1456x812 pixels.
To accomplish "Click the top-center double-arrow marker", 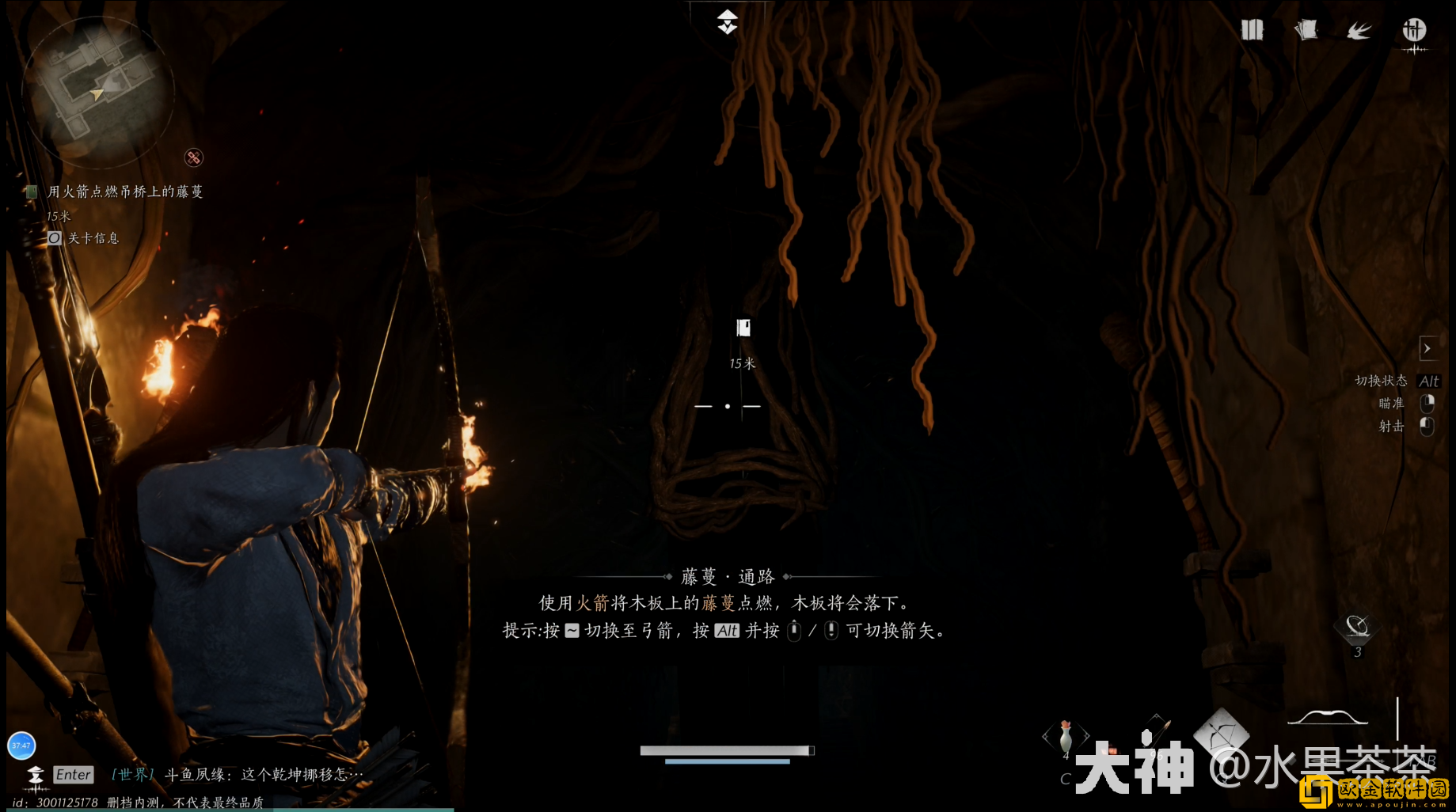I will click(x=728, y=22).
